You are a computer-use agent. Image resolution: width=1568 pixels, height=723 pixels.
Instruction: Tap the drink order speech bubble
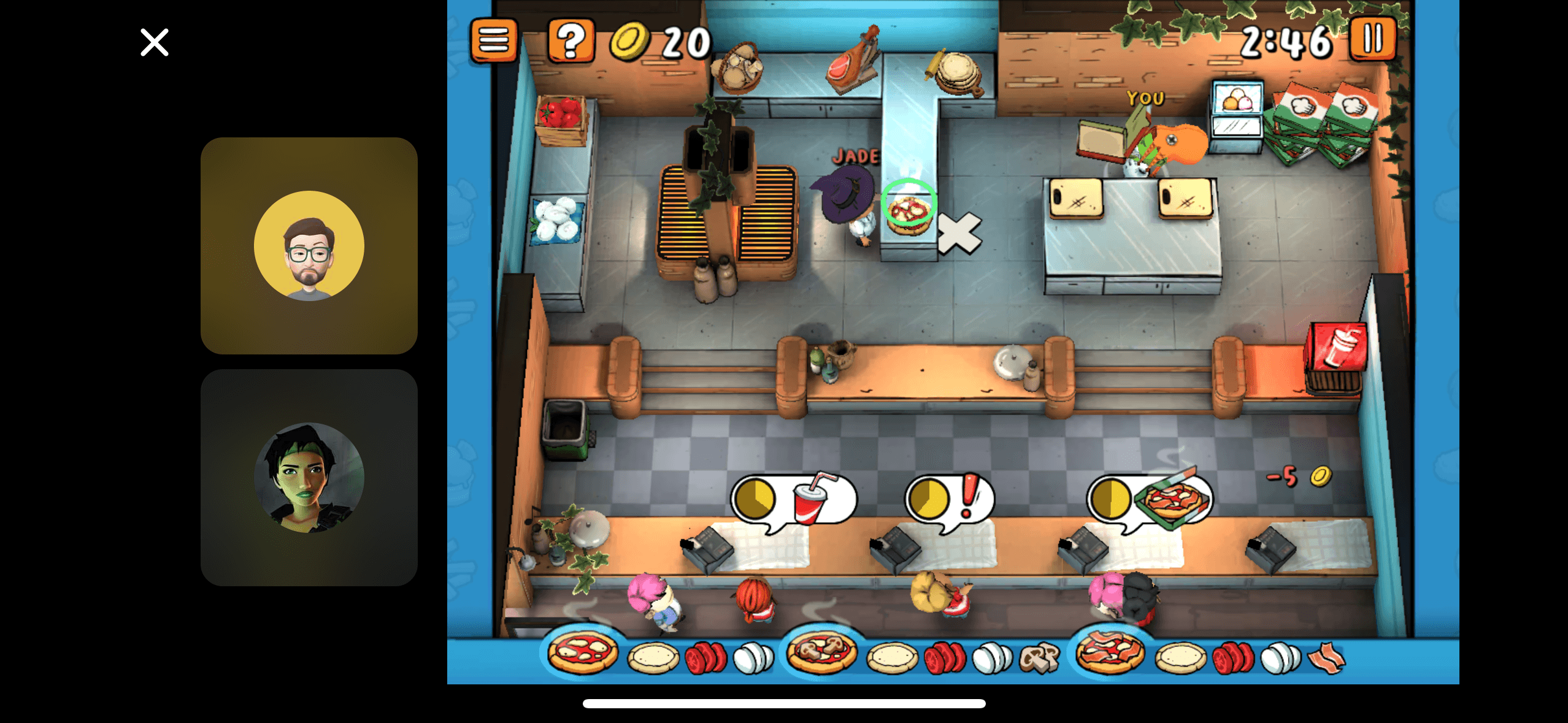[x=794, y=500]
